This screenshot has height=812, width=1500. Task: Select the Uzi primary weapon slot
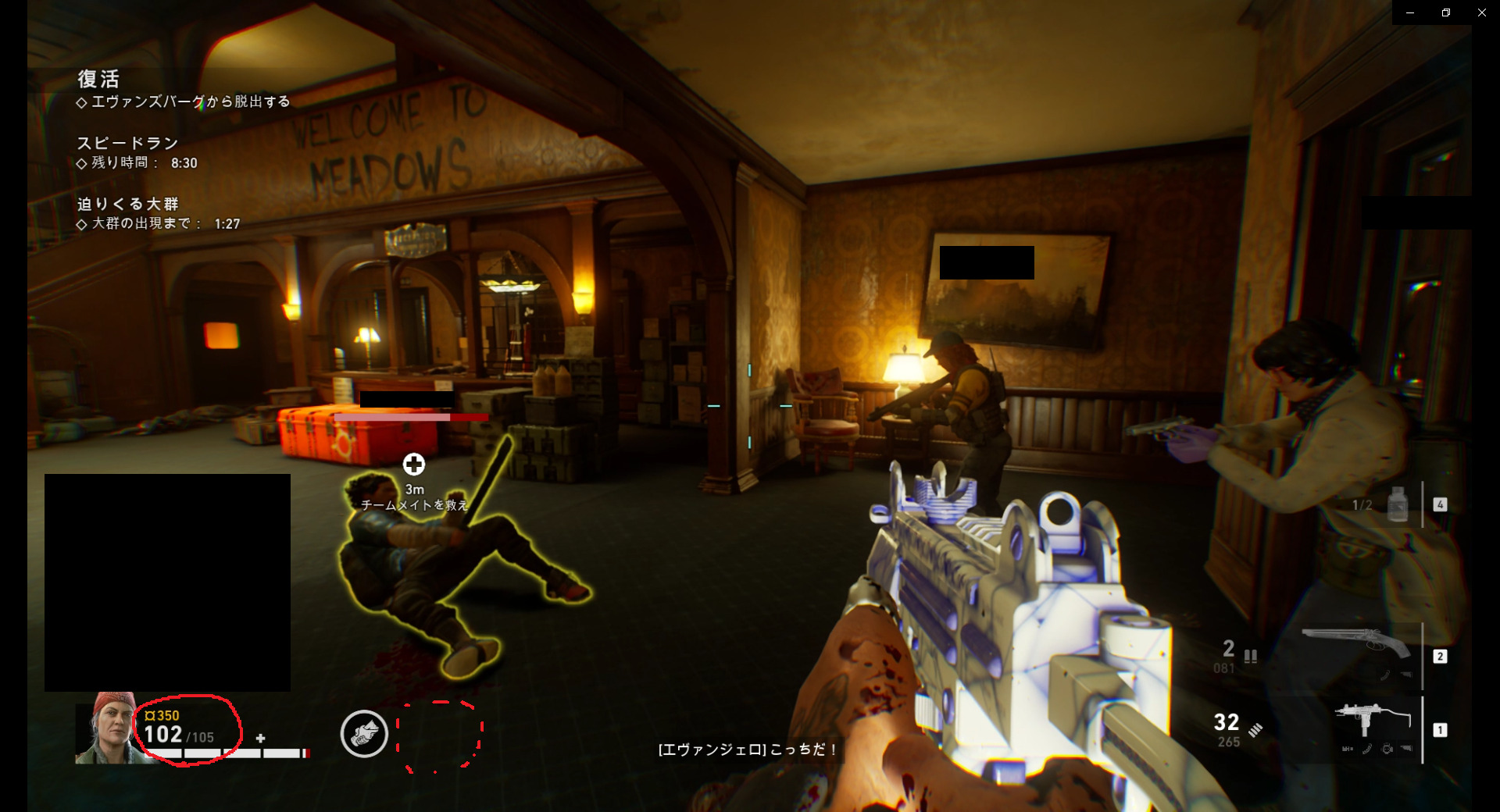pyautogui.click(x=1372, y=728)
